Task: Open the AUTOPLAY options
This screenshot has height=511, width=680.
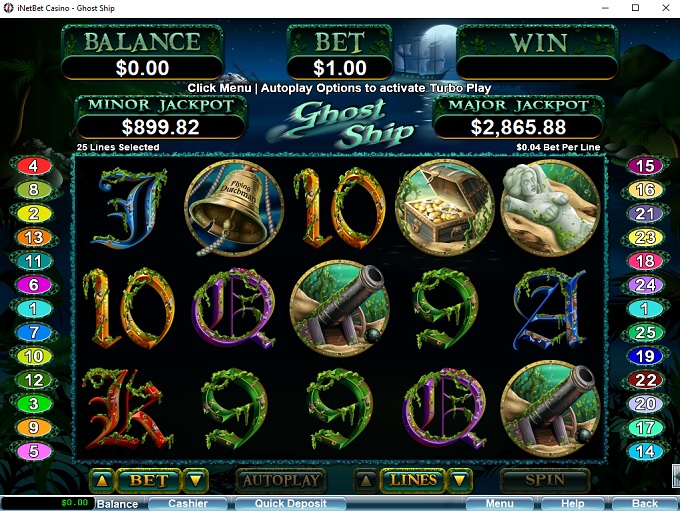Action: [x=281, y=480]
